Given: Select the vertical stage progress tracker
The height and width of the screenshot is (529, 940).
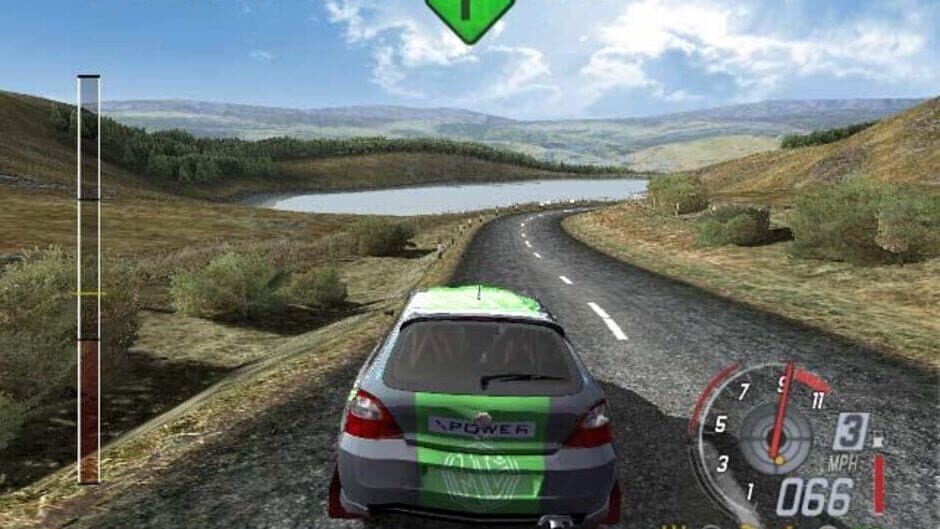Looking at the screenshot, I should click(x=89, y=280).
